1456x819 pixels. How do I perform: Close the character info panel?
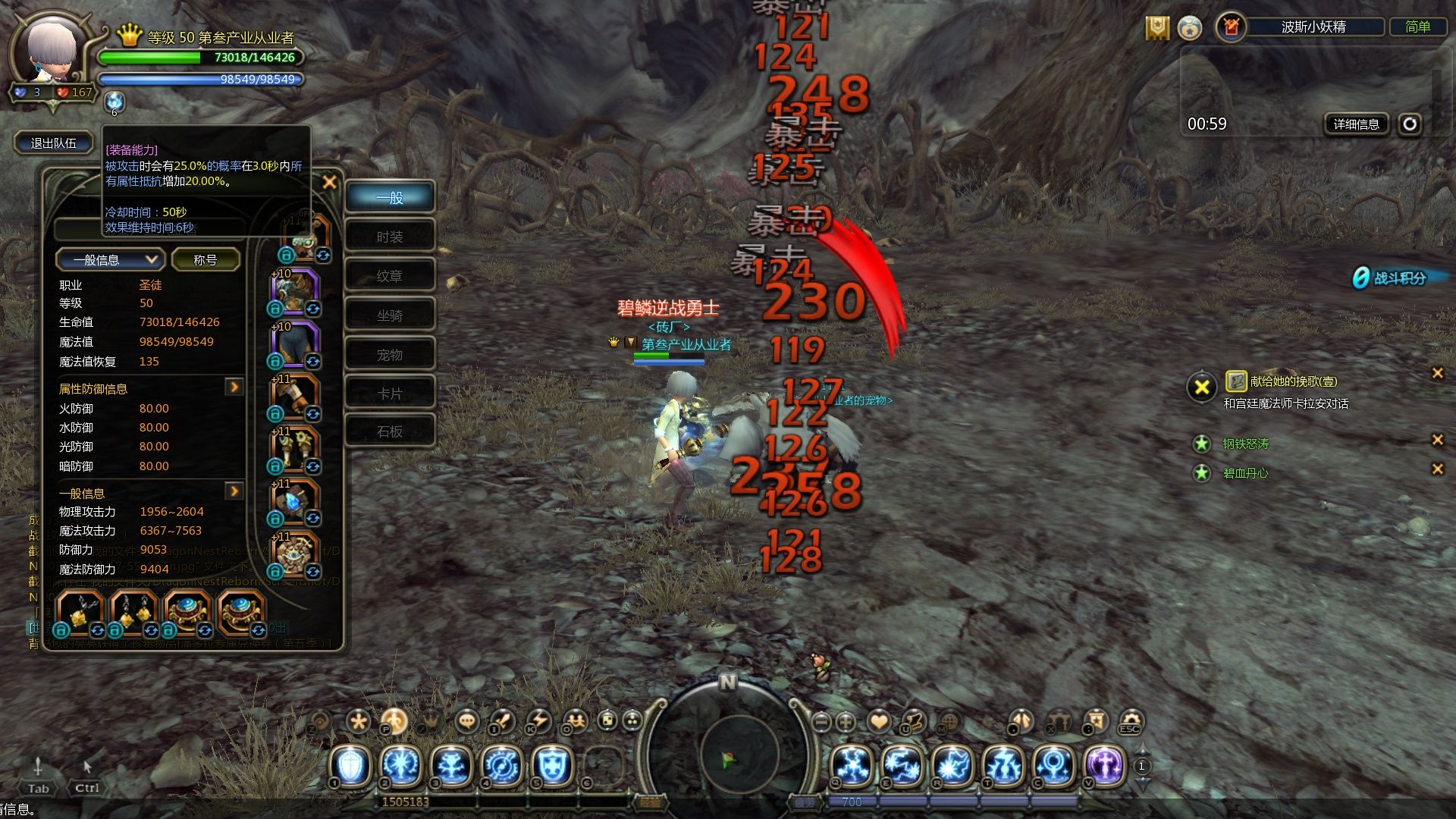(x=329, y=182)
